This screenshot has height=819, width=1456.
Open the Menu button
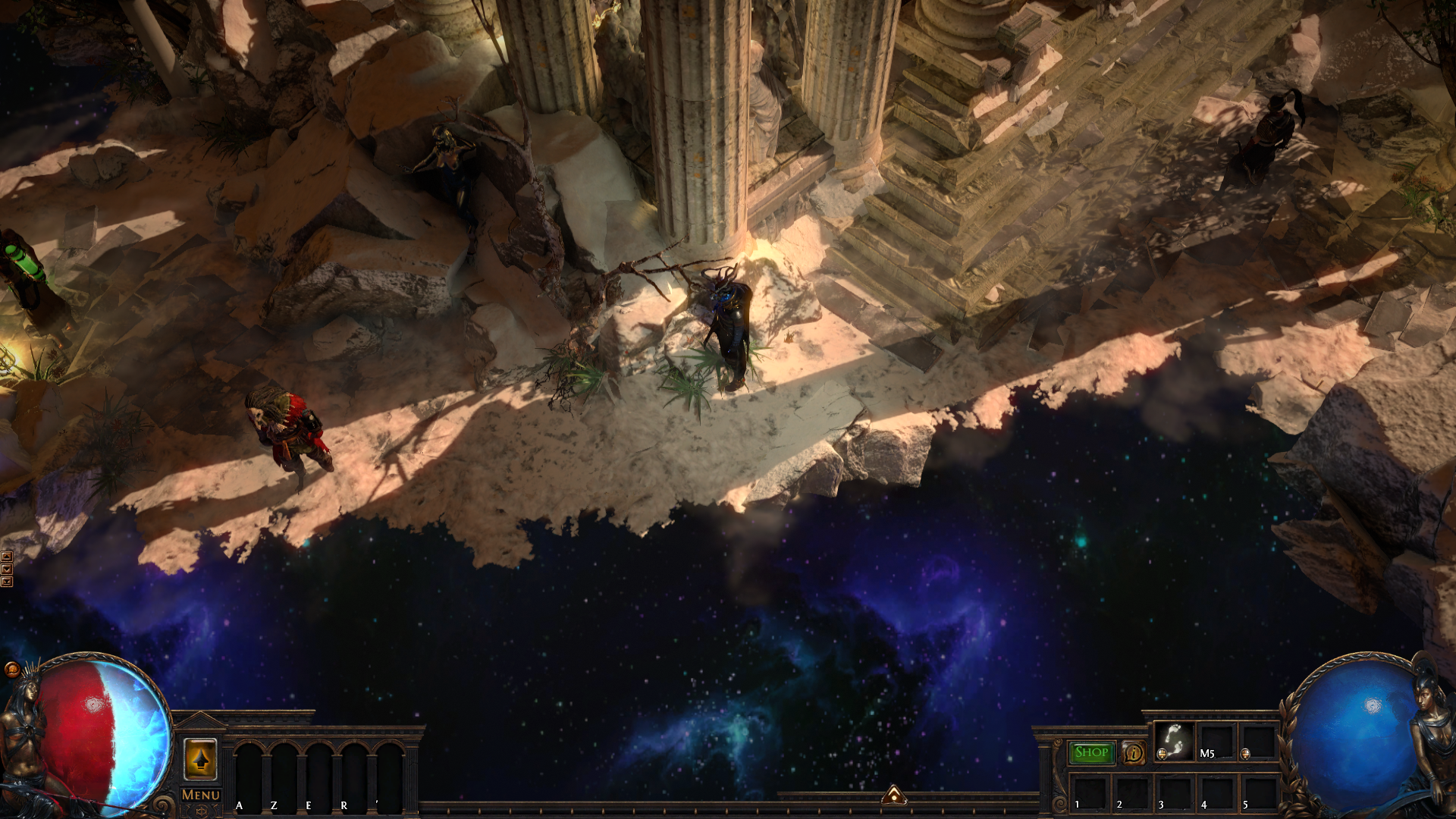coord(201,795)
